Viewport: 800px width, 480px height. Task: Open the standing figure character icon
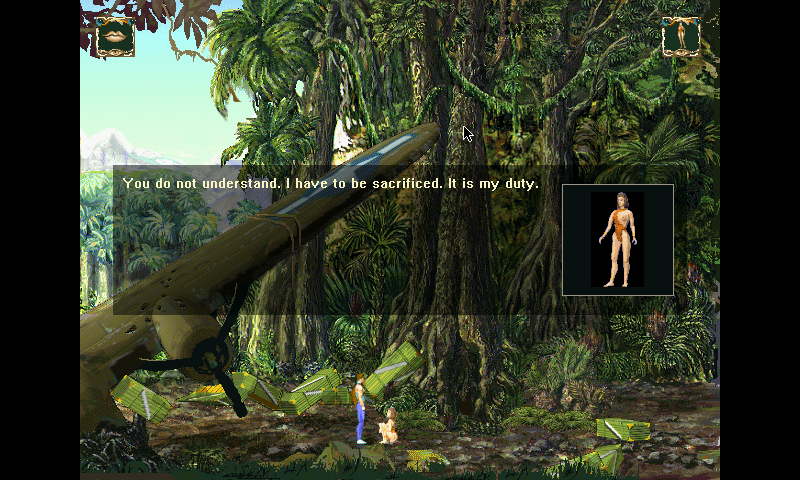click(x=681, y=37)
